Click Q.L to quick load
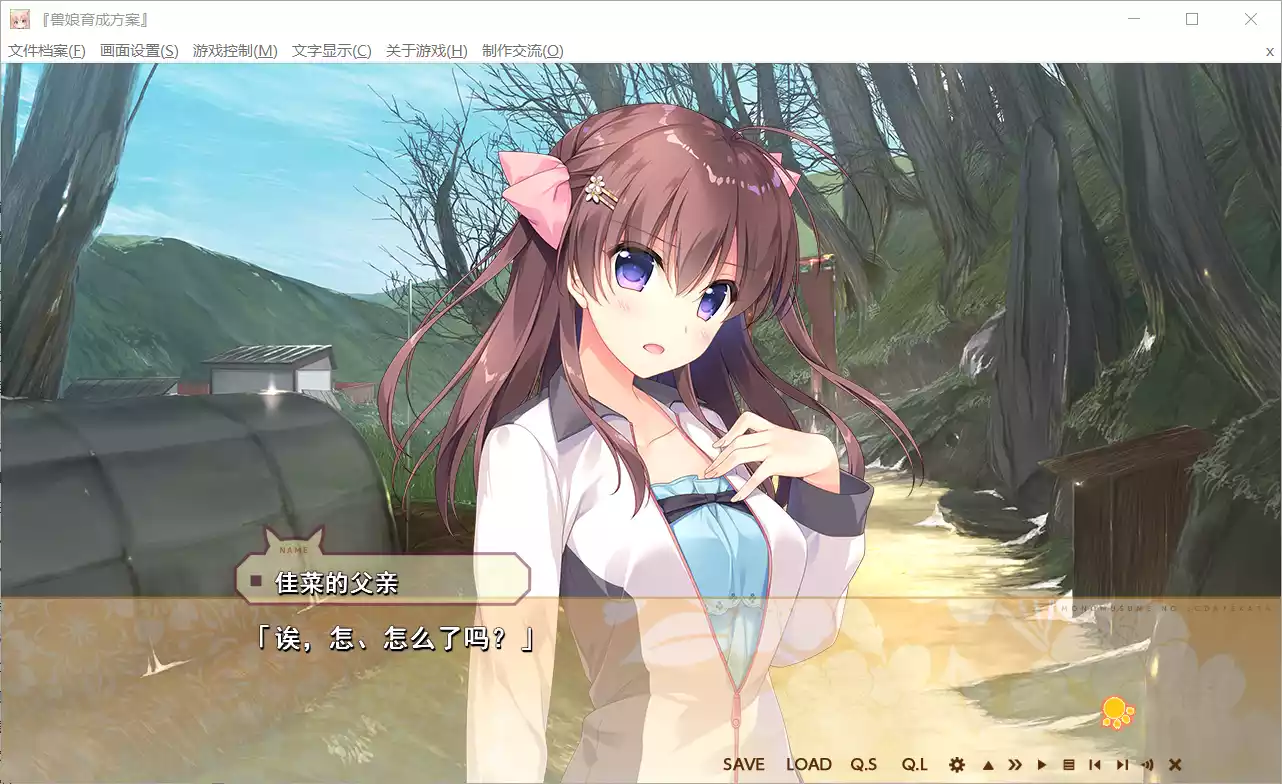The image size is (1282, 784). (915, 764)
